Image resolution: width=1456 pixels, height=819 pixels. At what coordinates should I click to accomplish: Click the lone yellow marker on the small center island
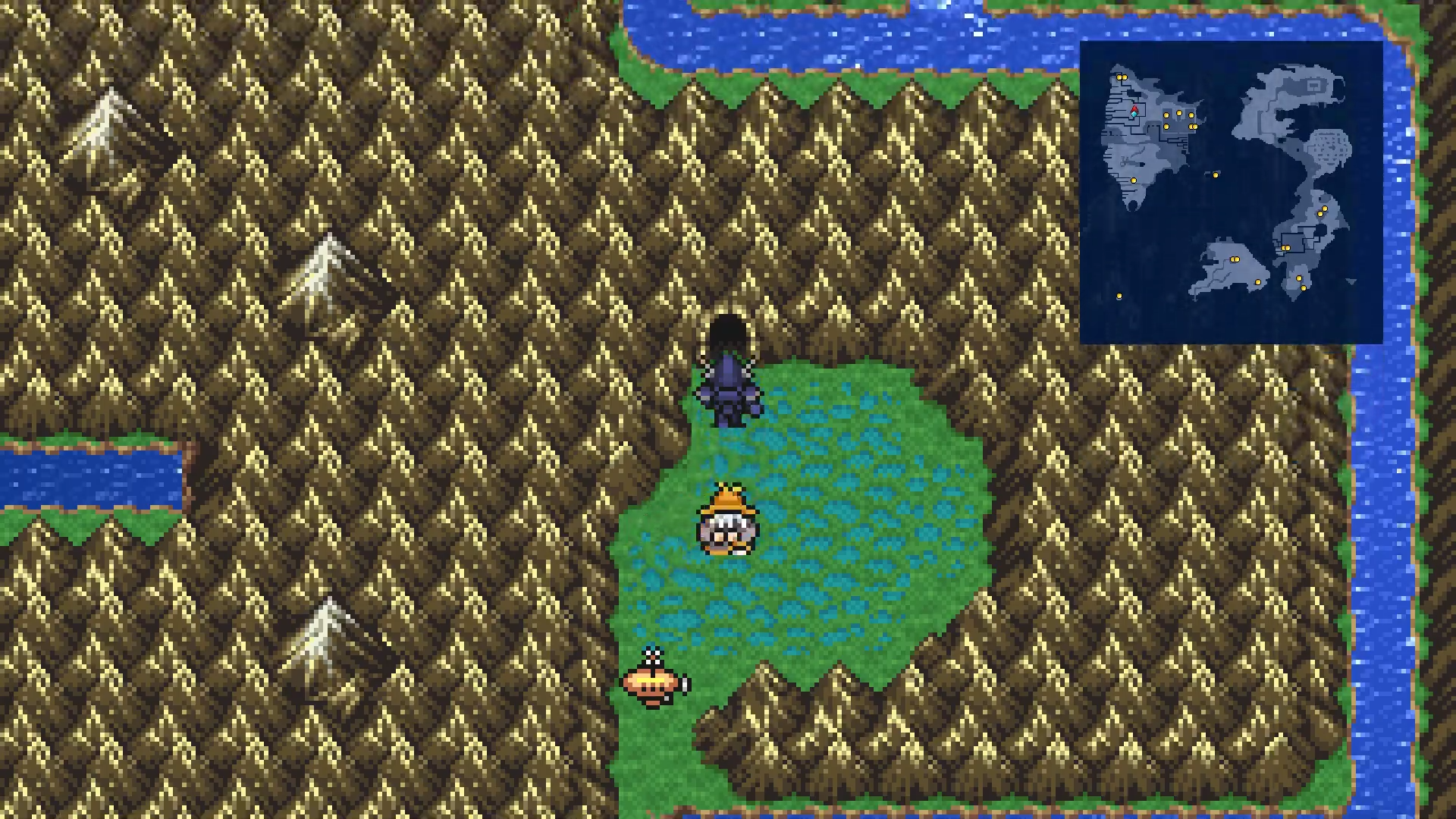[x=1216, y=174]
